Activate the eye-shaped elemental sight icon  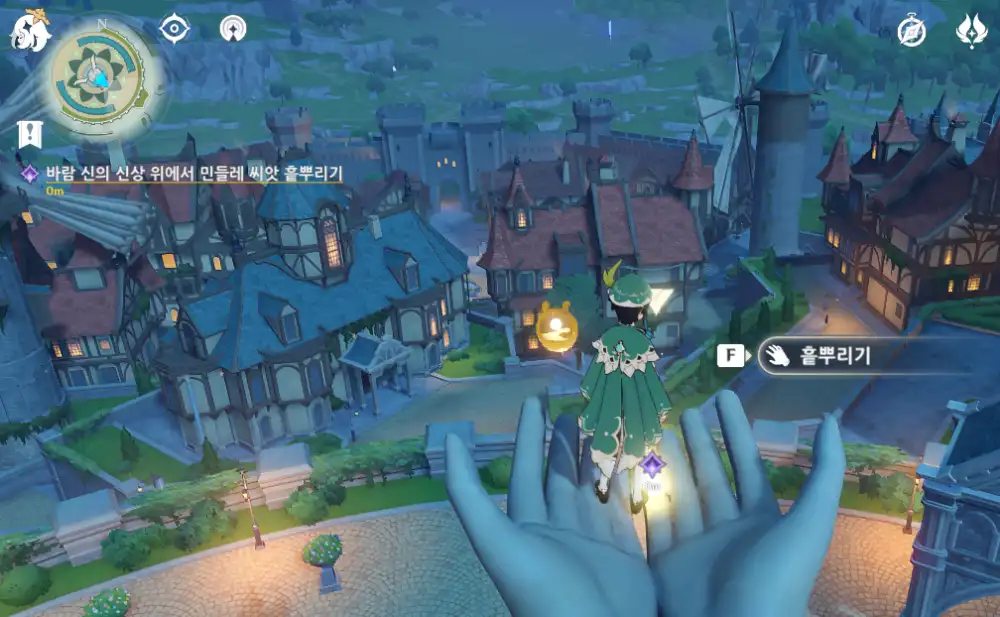(175, 28)
